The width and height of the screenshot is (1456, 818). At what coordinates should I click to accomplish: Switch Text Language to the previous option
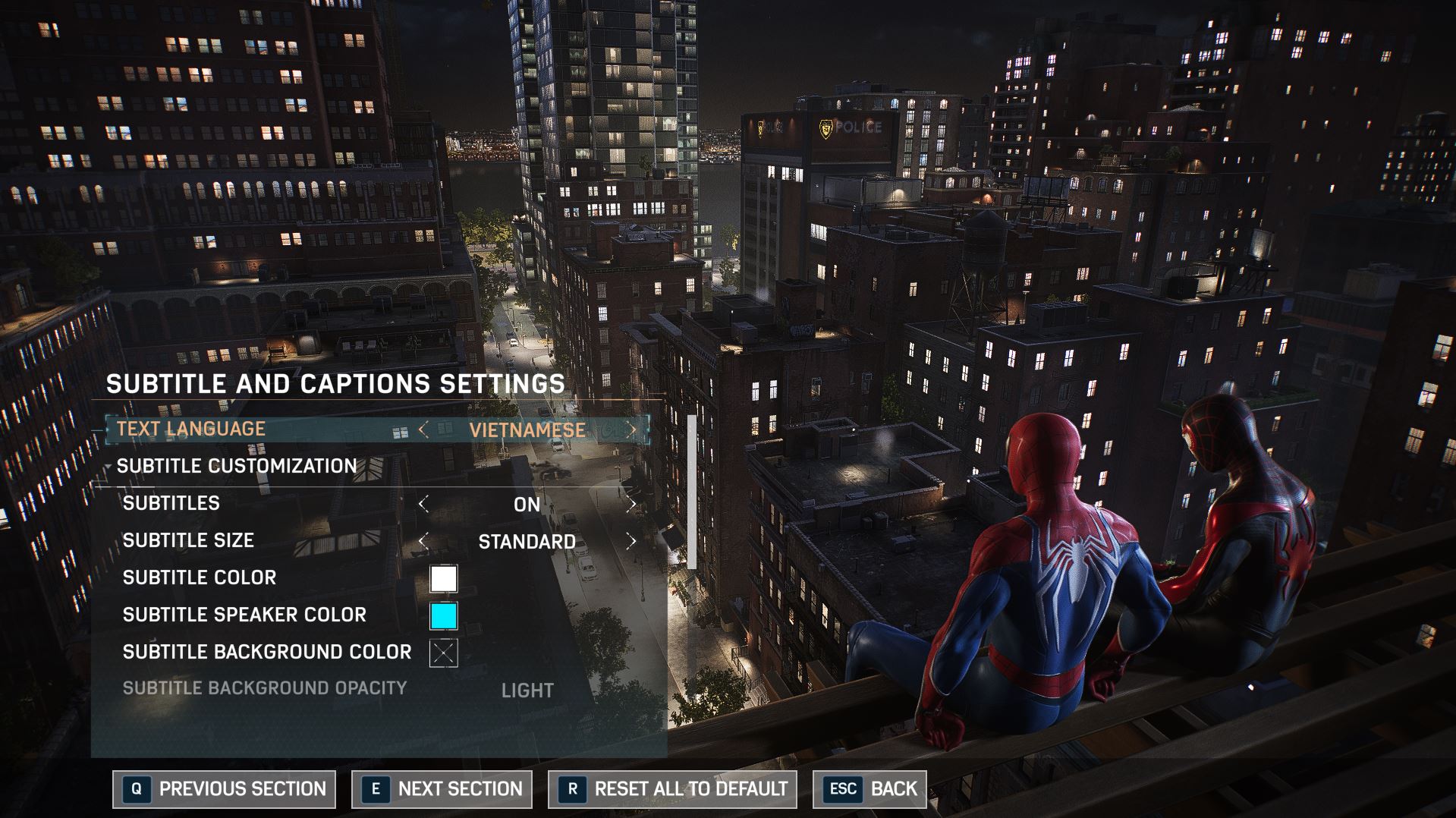point(423,430)
